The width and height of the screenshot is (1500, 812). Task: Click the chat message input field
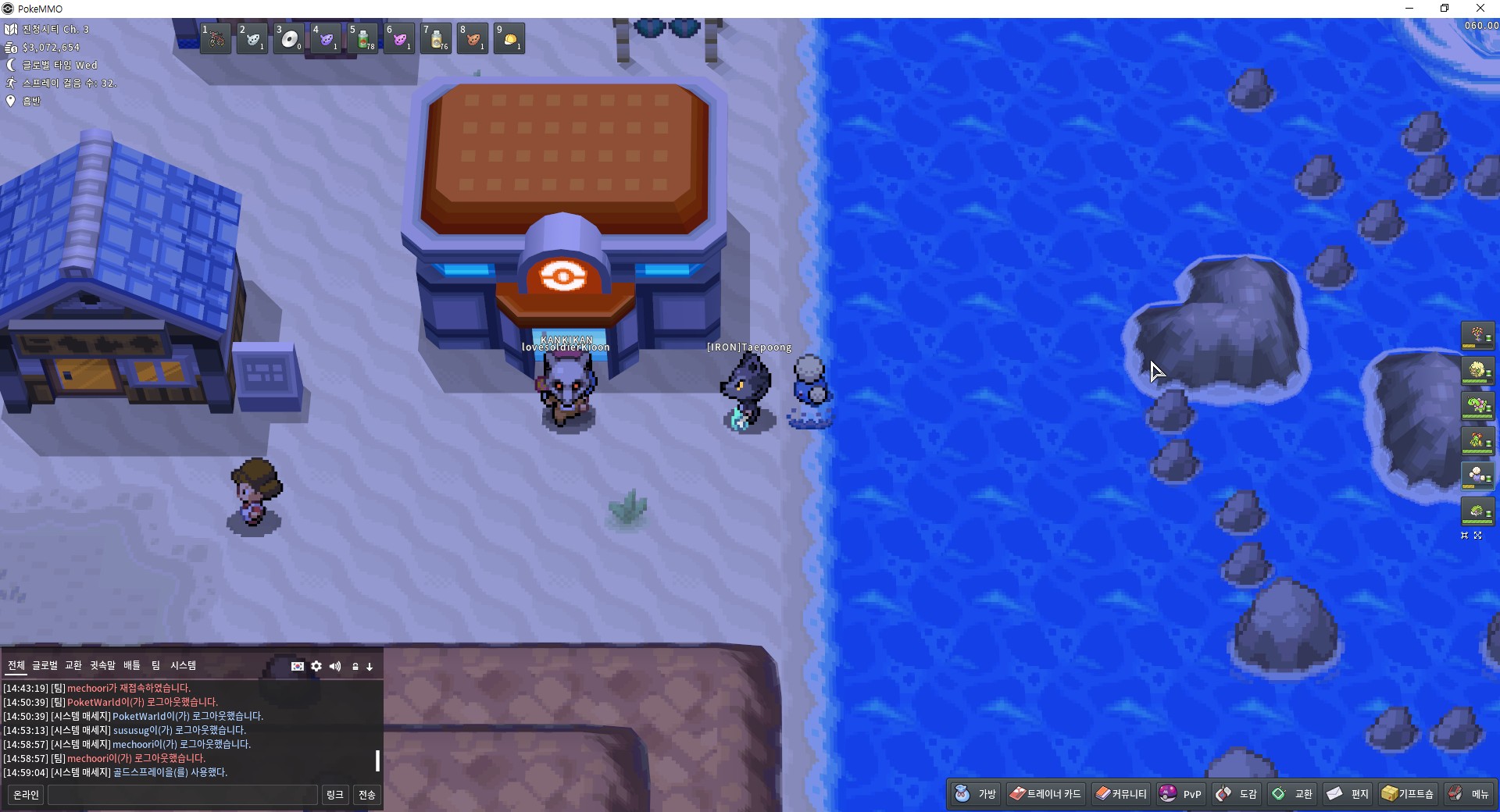(x=182, y=795)
